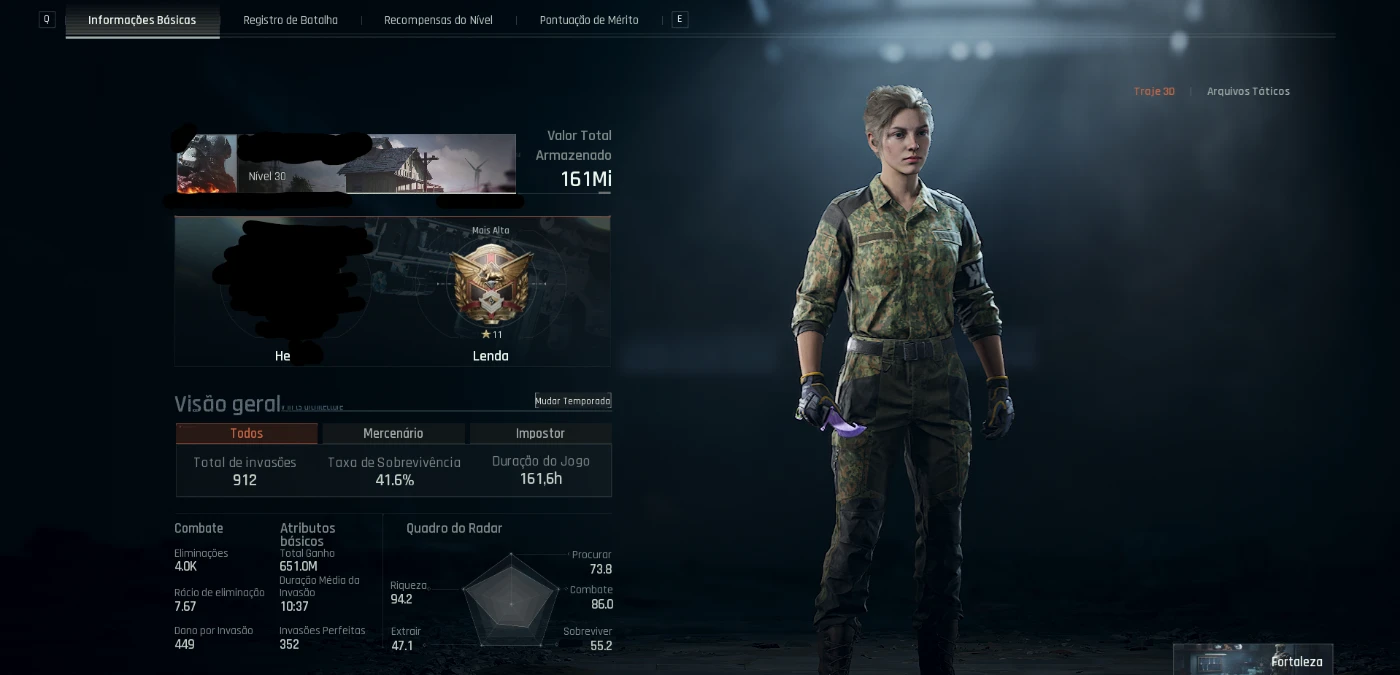Open the Registro de Batalha tab
Viewport: 1400px width, 675px height.
click(290, 20)
